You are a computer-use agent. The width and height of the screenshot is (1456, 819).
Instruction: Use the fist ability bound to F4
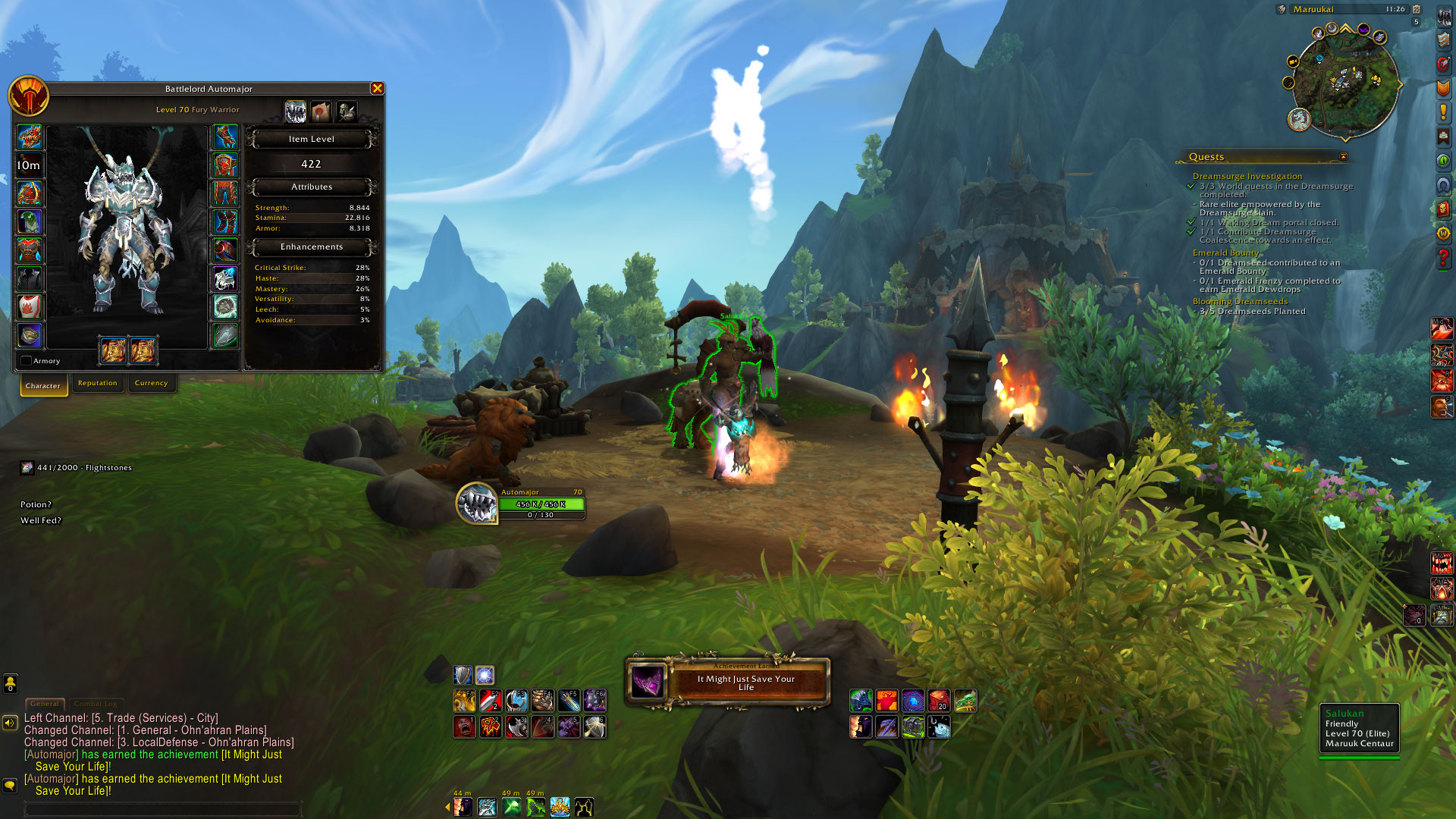coord(542,700)
